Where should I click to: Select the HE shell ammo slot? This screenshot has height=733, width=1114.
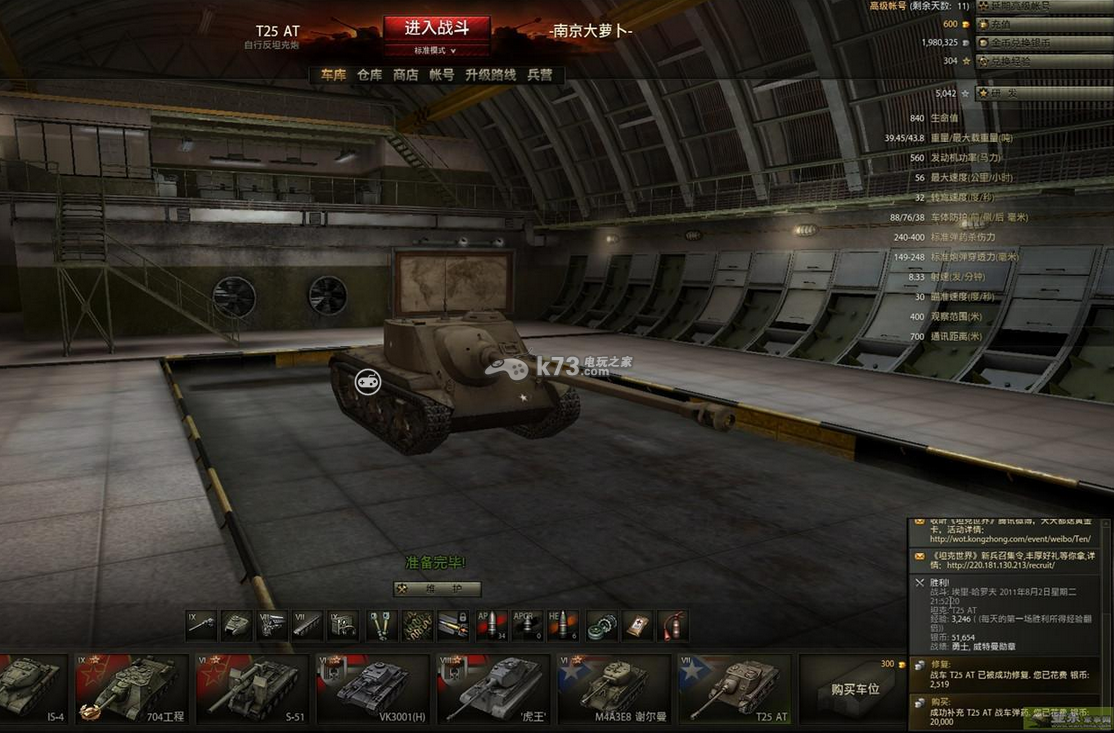pyautogui.click(x=563, y=625)
